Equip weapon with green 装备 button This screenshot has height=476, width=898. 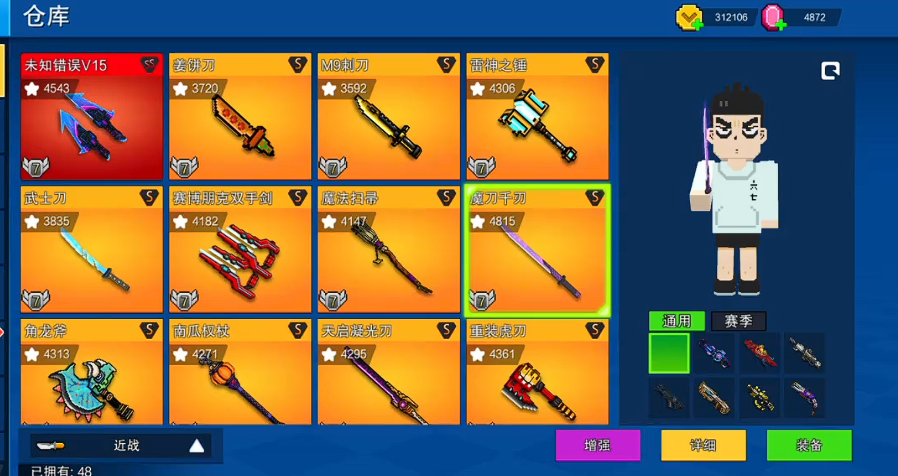click(809, 445)
